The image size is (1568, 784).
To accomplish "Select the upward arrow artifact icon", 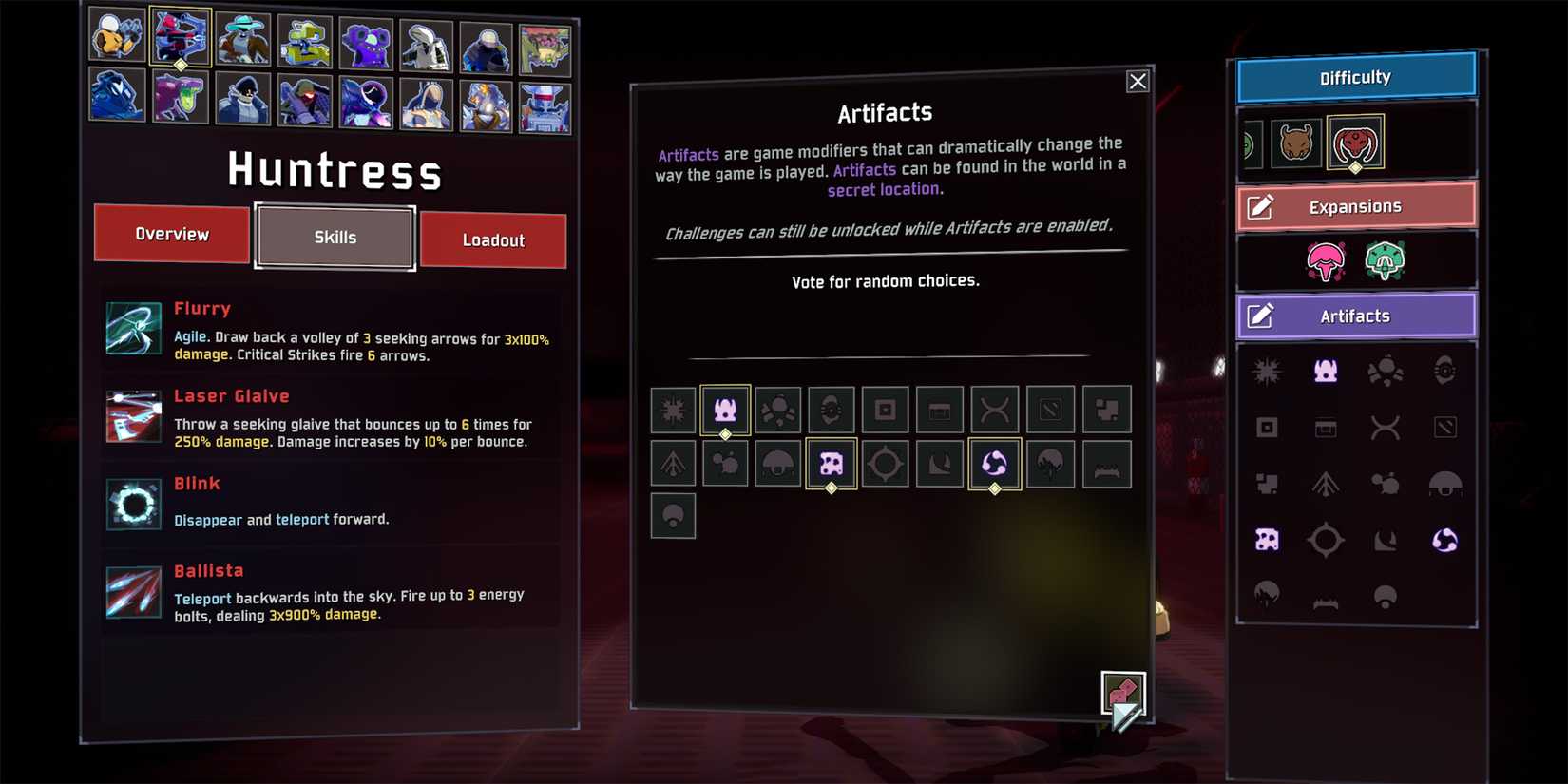I will (x=673, y=464).
